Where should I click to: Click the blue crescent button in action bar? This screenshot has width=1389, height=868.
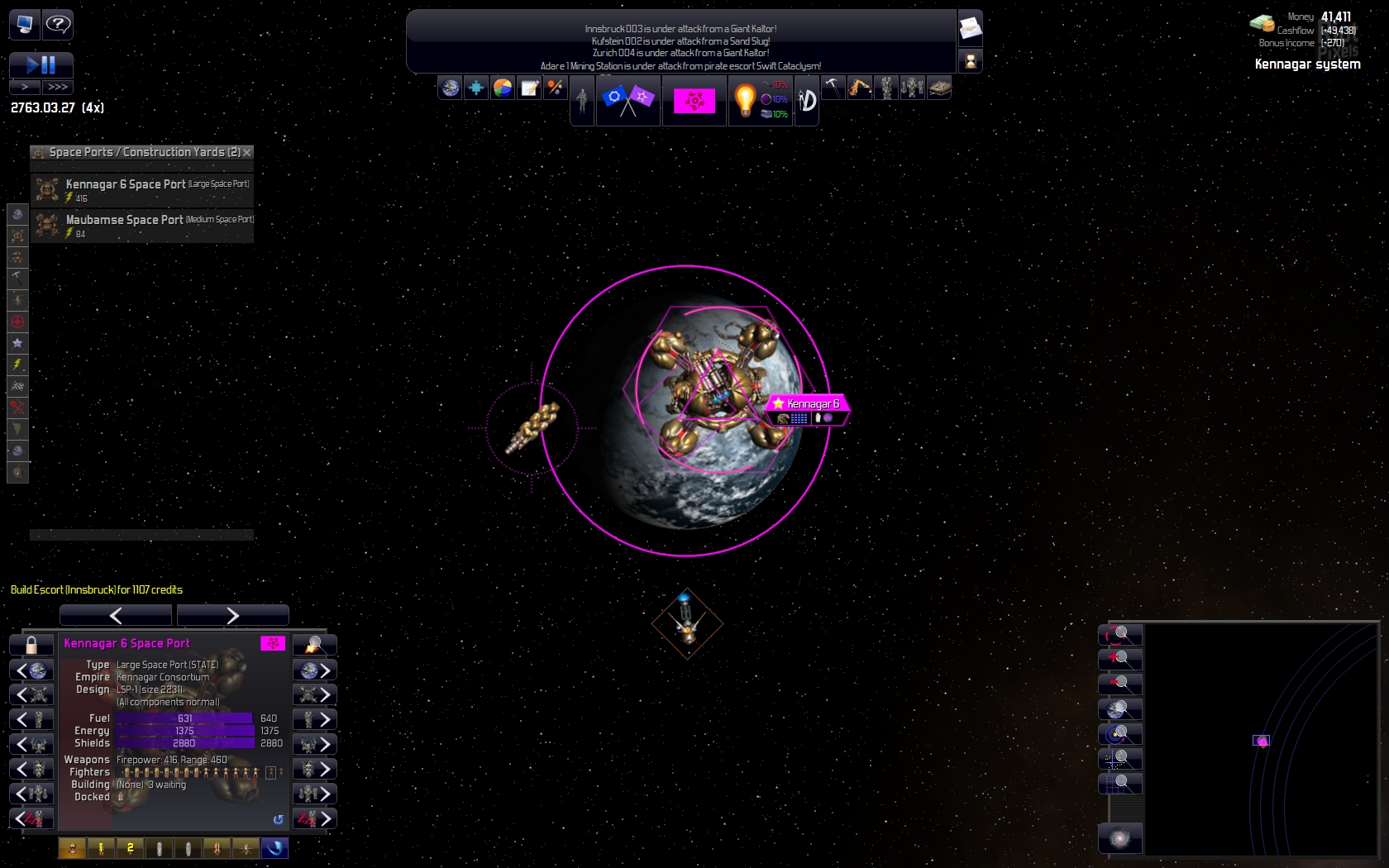coord(274,848)
